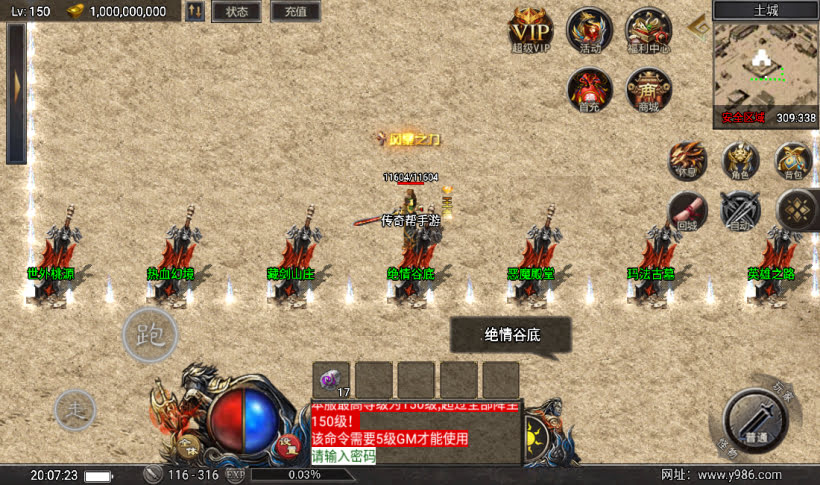This screenshot has height=485, width=820.
Task: Open the 状态 status panel
Action: pos(236,12)
